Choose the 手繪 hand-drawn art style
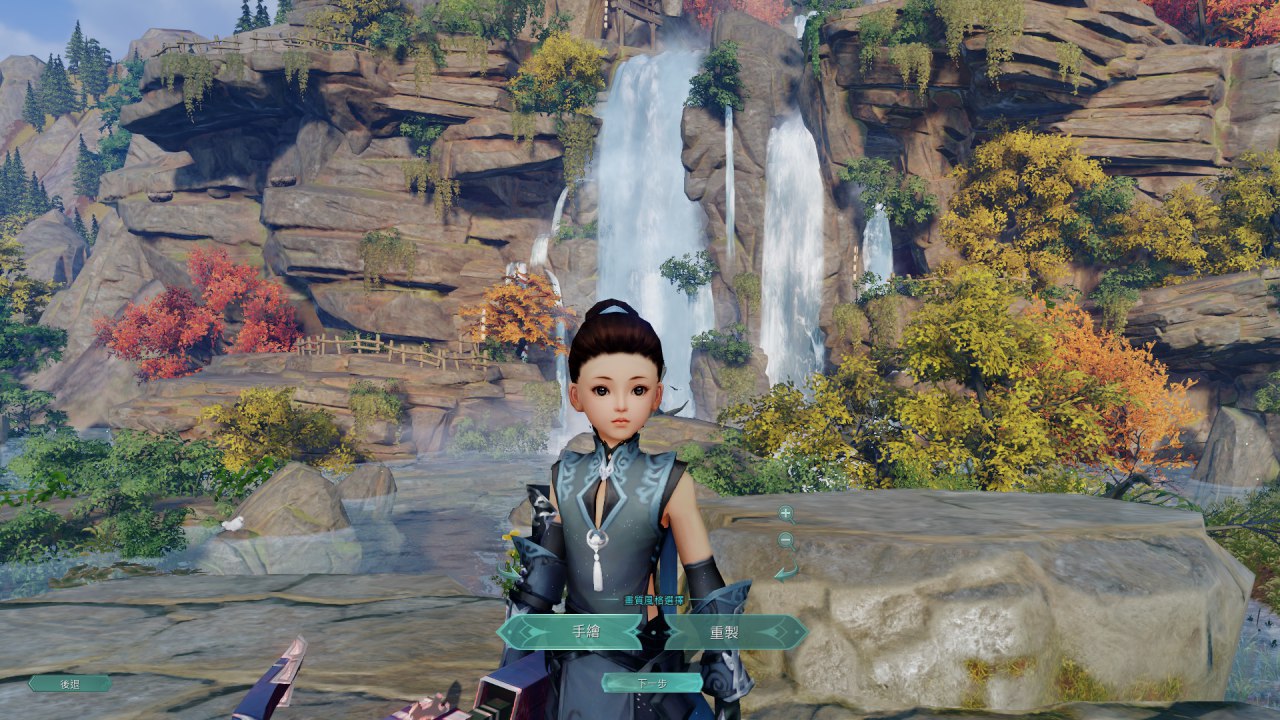Image resolution: width=1280 pixels, height=720 pixels. click(570, 632)
